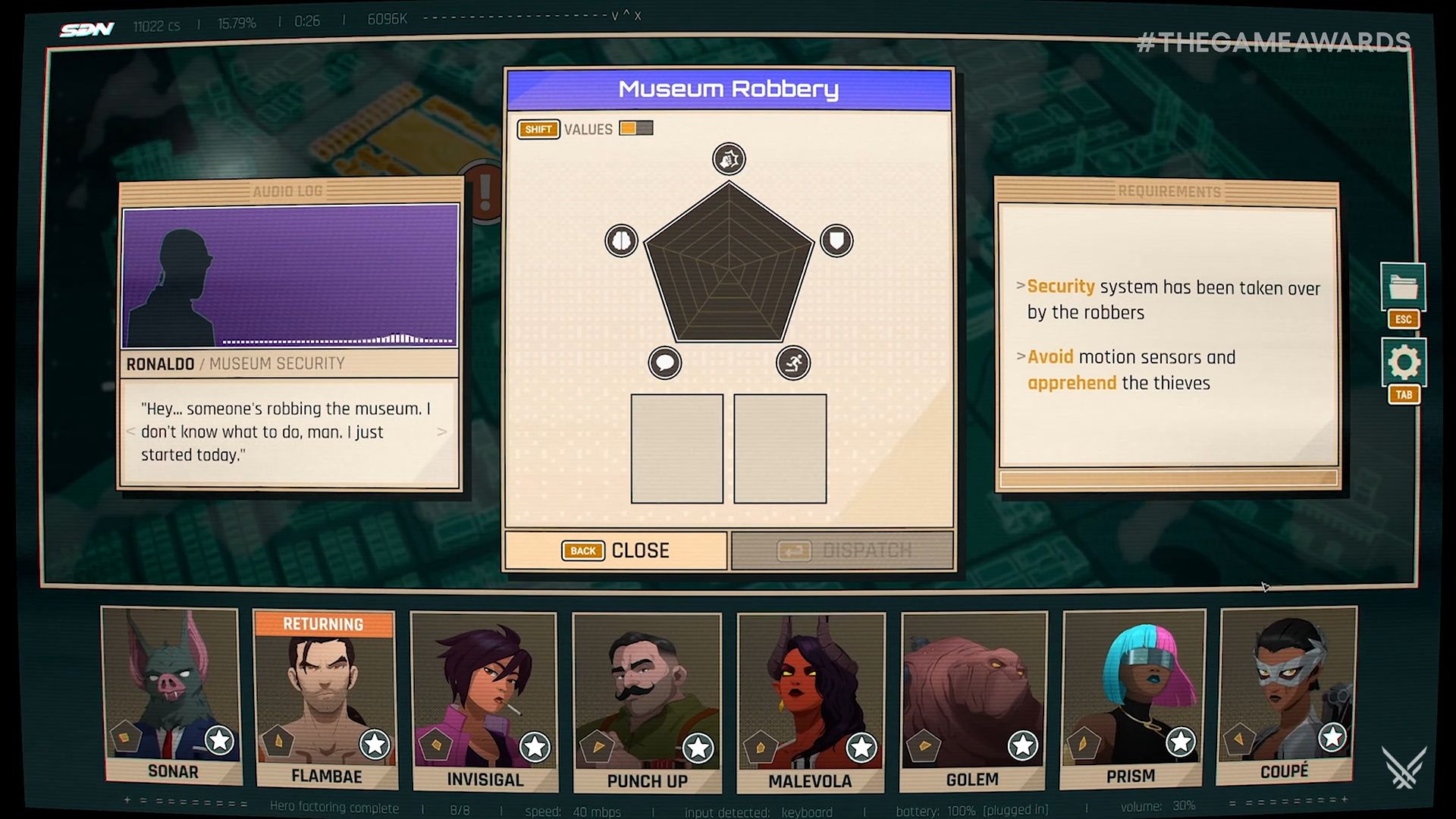Image resolution: width=1456 pixels, height=819 pixels.
Task: Choose the Malevola hero card
Action: pos(810,701)
